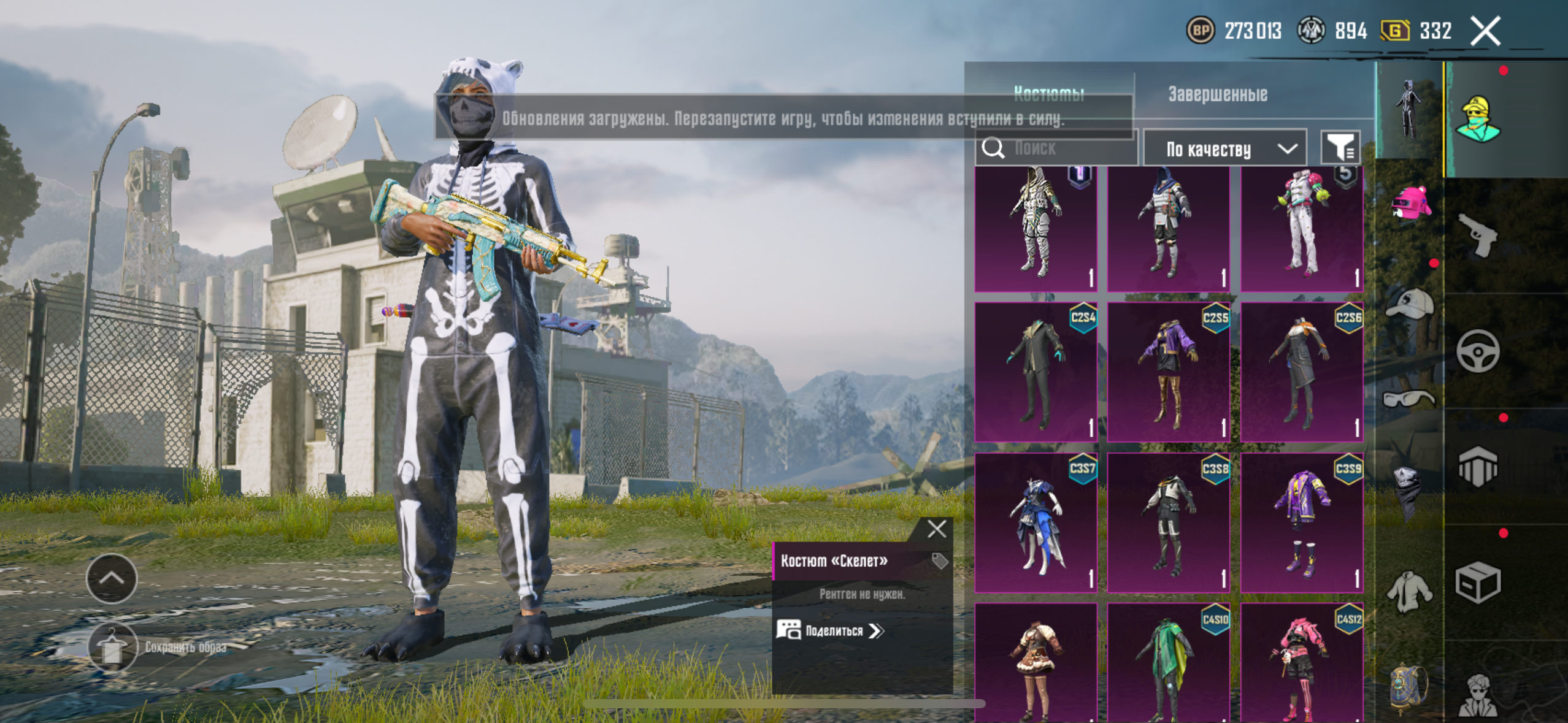Close the Костюм «Скелет» info popup
The height and width of the screenshot is (723, 1568).
(937, 529)
